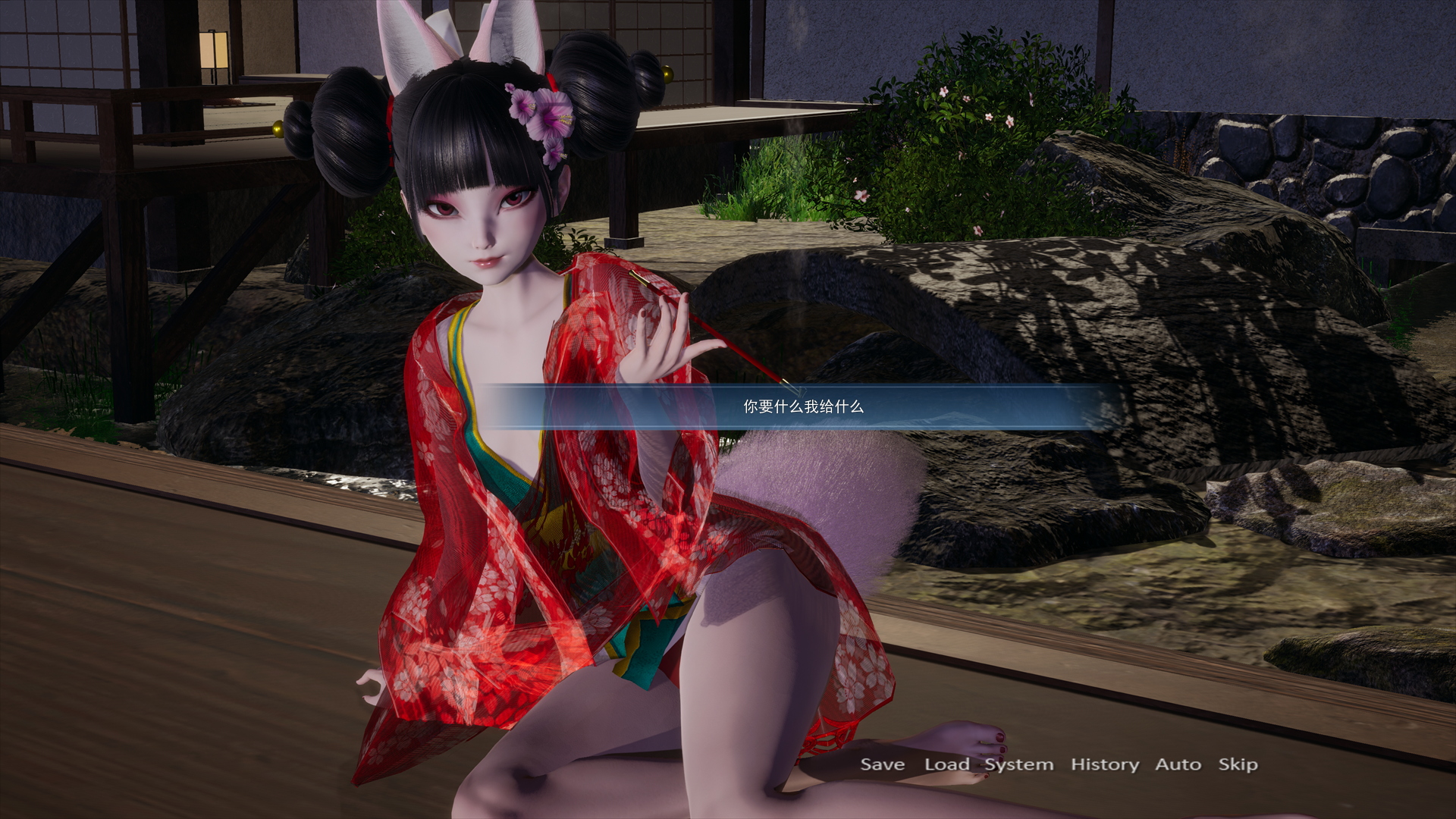Open the System settings

coord(1018,764)
